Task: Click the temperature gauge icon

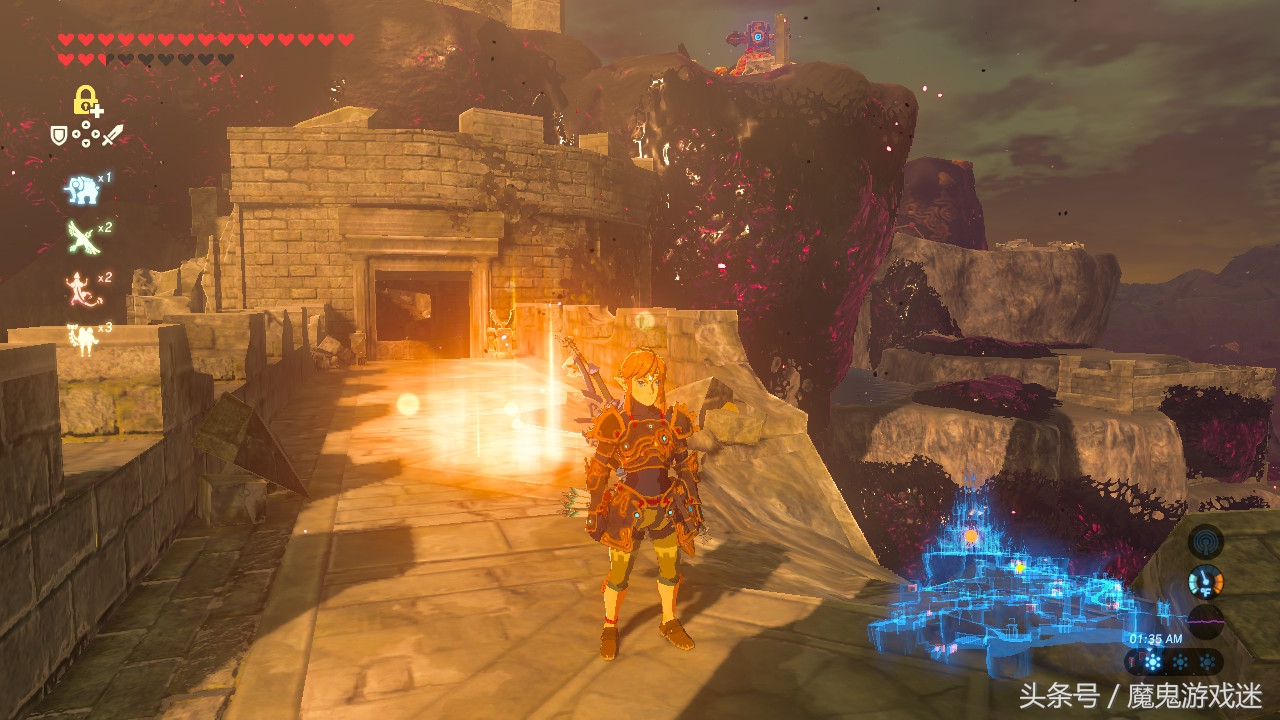Action: click(1206, 581)
